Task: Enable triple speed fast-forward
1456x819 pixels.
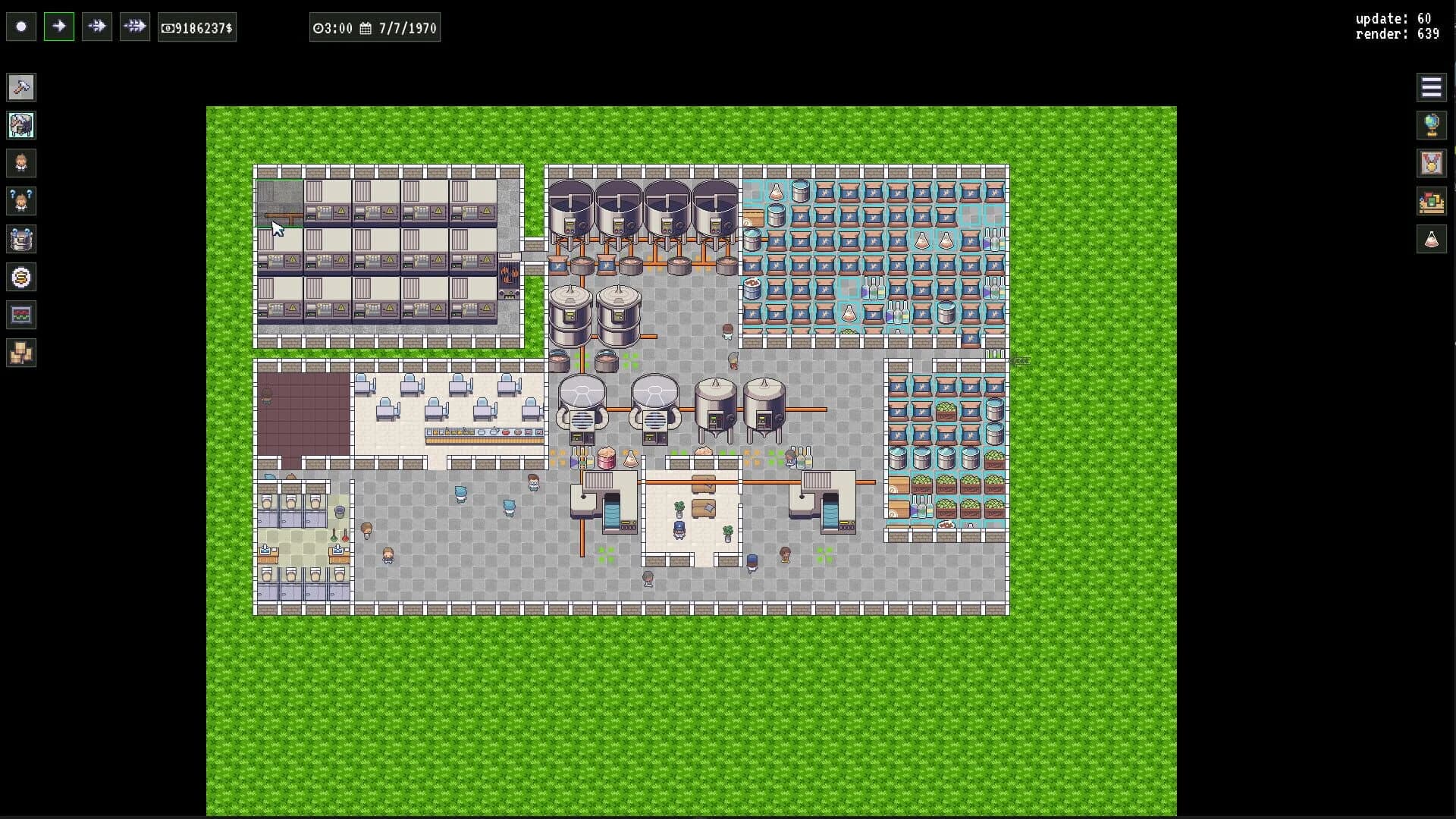Action: coord(135,26)
